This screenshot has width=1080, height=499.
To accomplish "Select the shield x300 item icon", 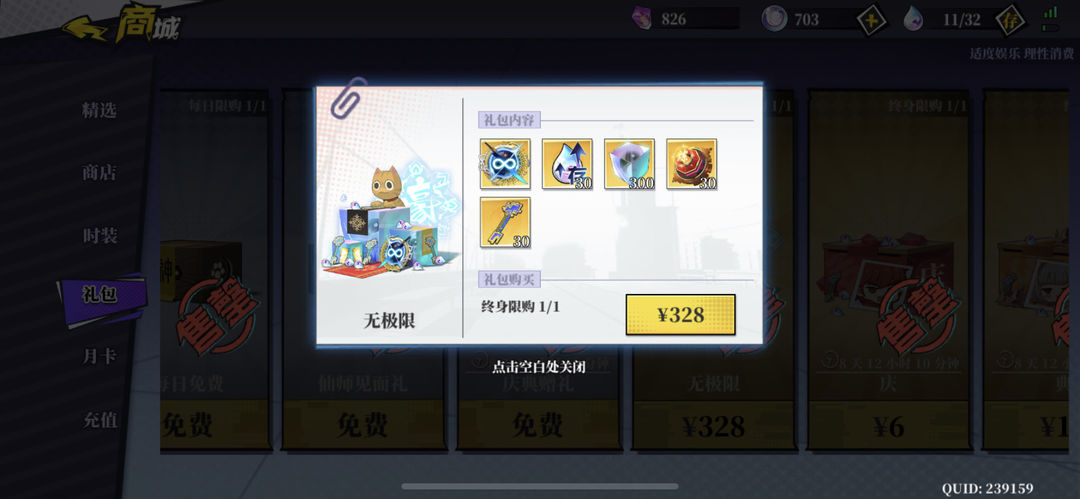I will 629,164.
